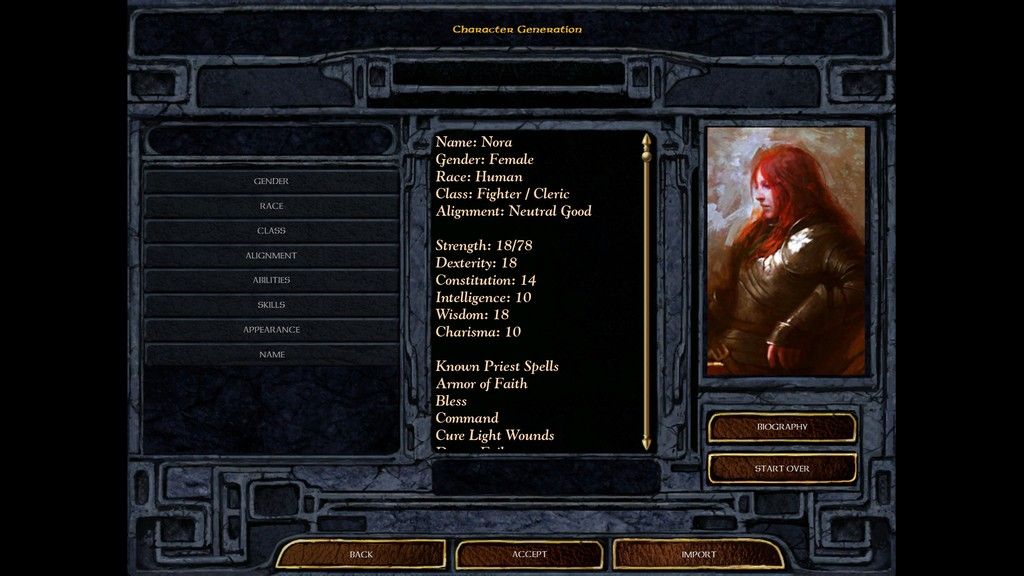Select the Appearance entry

point(271,330)
